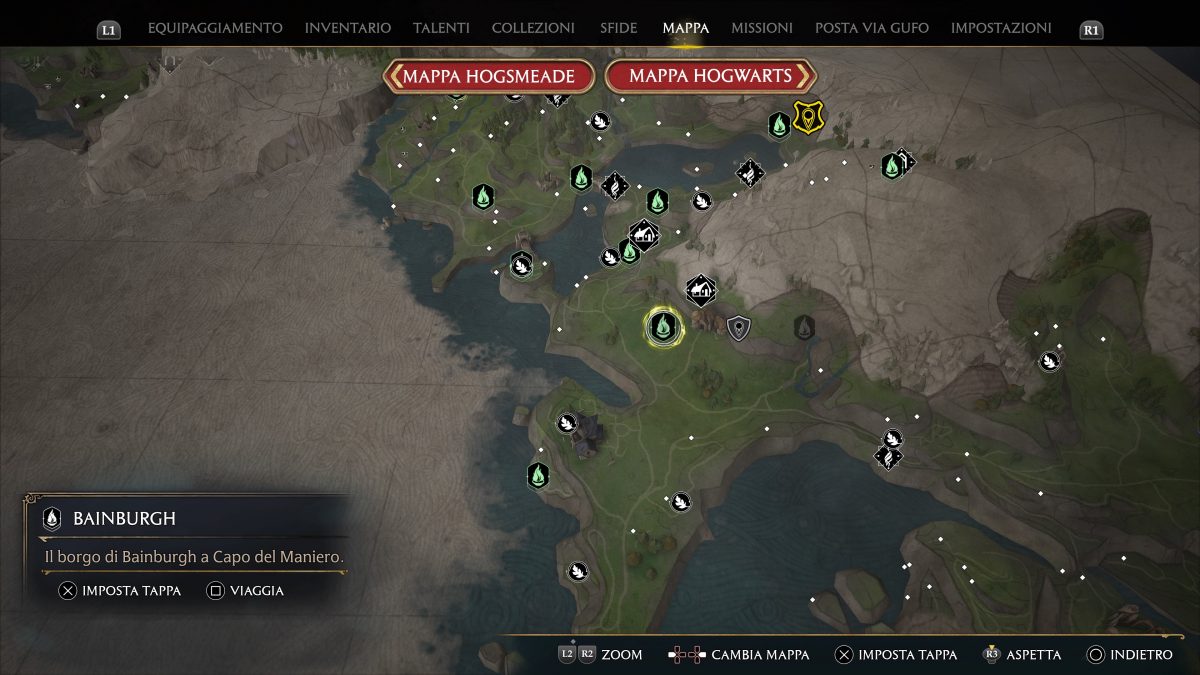Select the grey shield marker near Bainburgh
Viewport: 1200px width, 675px height.
pyautogui.click(x=739, y=327)
